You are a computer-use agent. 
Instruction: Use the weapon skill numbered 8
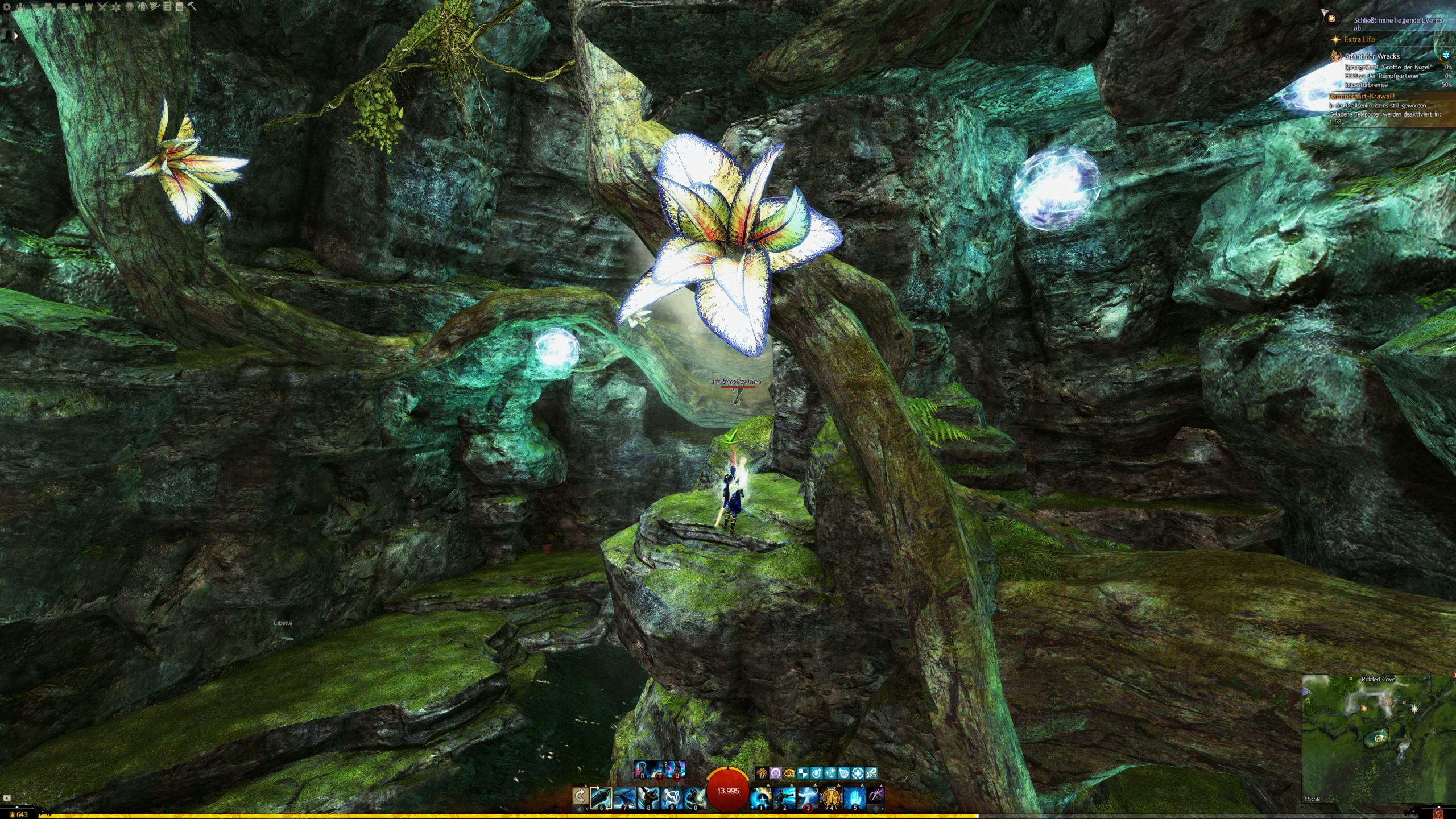tap(648, 797)
